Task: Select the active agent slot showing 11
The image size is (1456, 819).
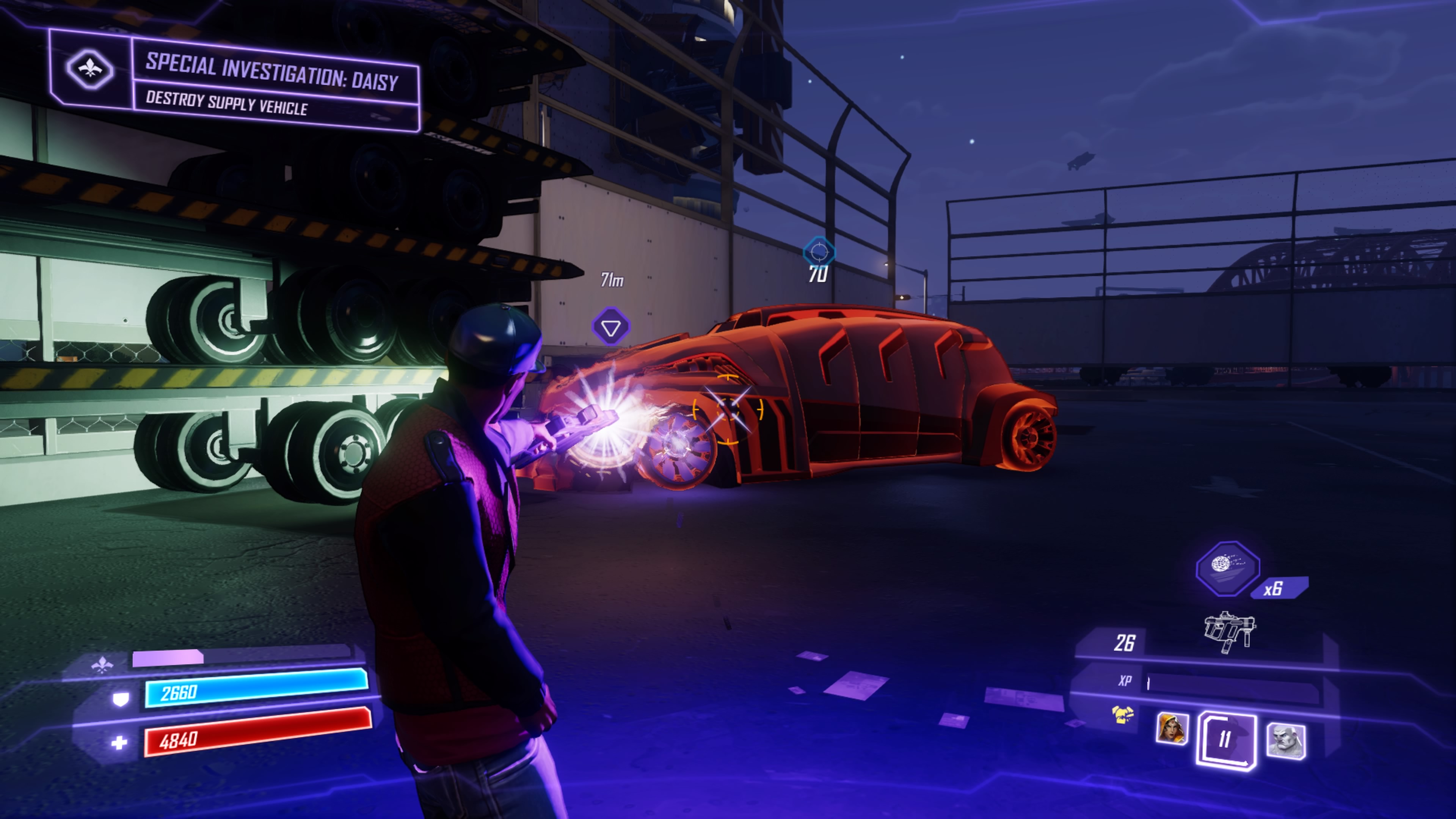Action: pos(1225,740)
